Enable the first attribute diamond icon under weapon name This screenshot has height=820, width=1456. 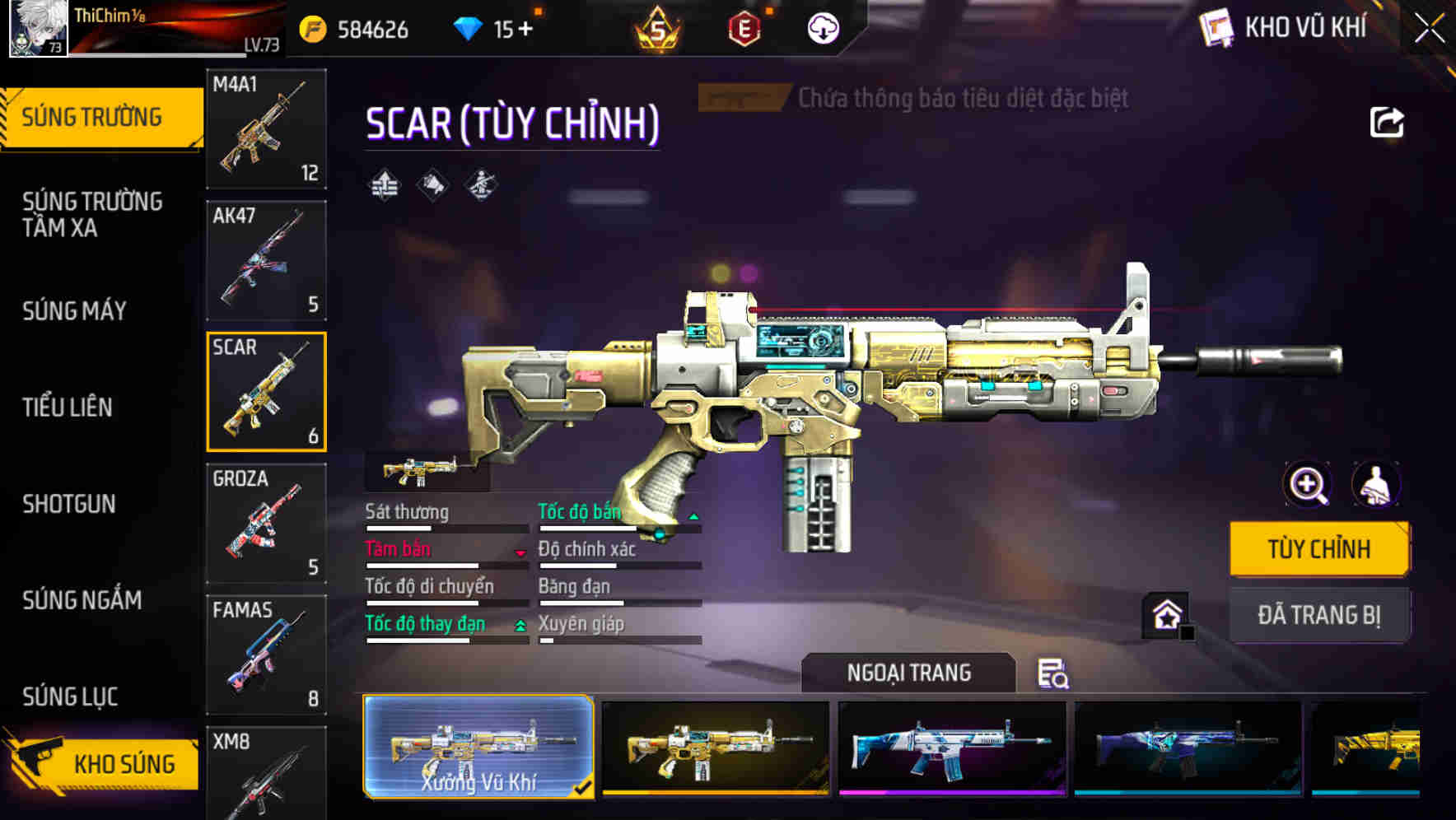[385, 185]
